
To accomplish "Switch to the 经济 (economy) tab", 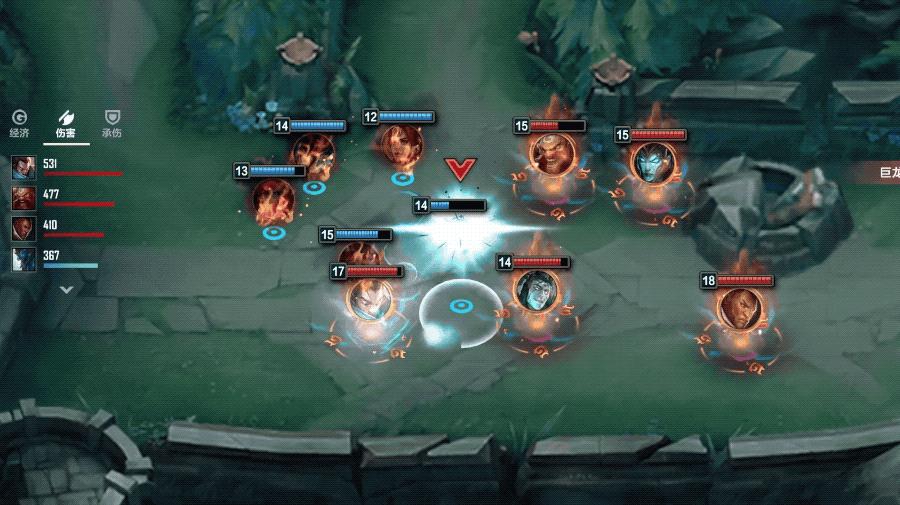I will coord(20,124).
